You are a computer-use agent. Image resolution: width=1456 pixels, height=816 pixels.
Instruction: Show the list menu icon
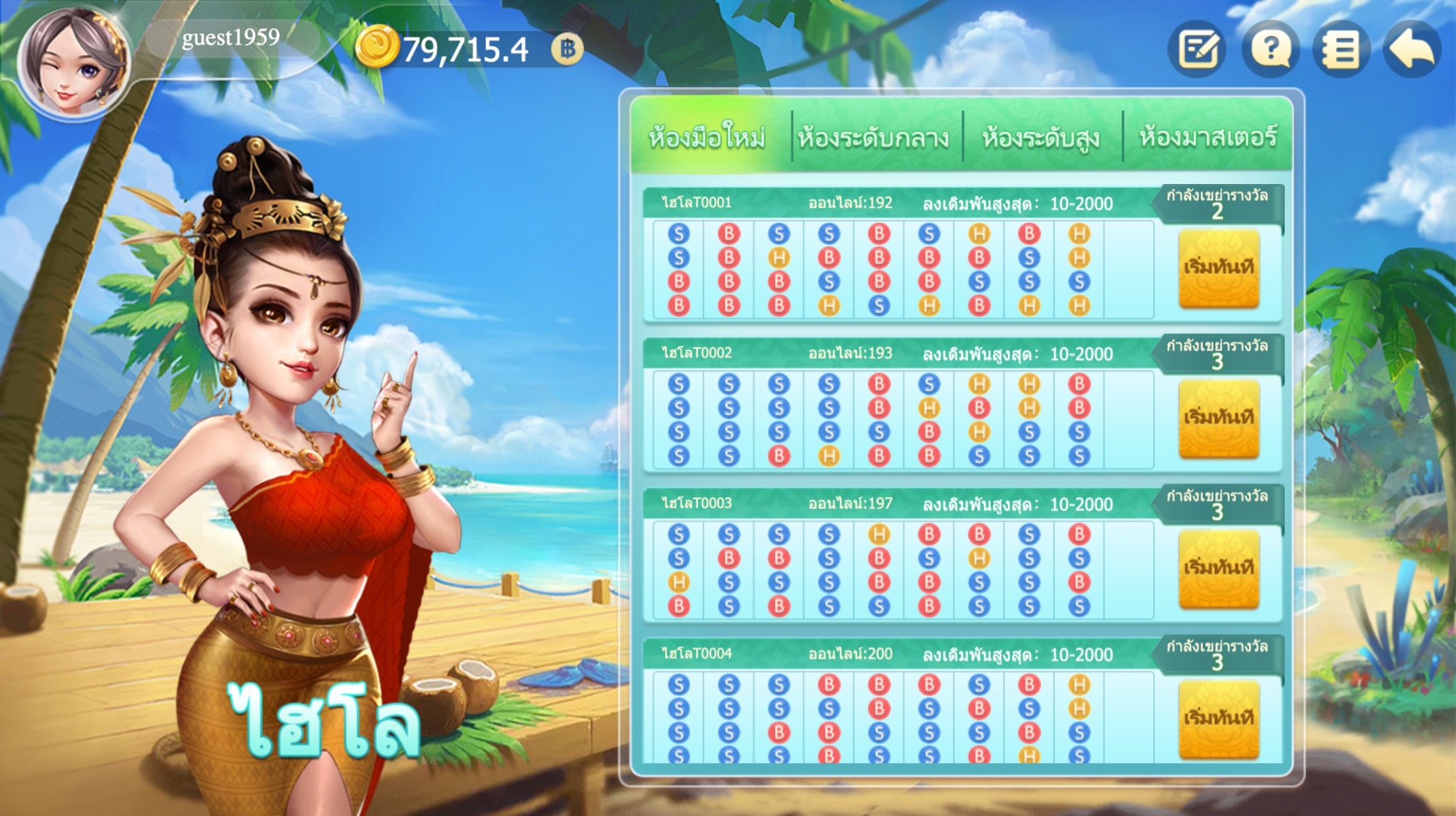coord(1341,49)
